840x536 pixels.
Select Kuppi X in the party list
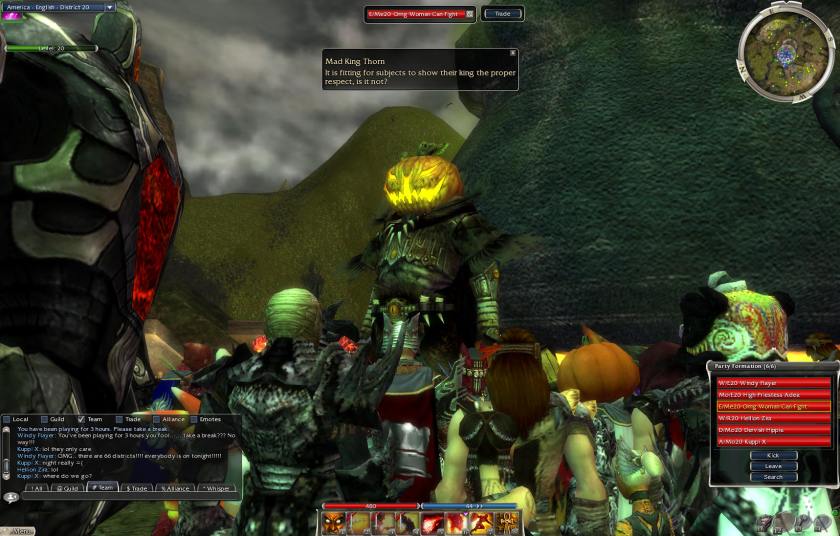tap(773, 441)
